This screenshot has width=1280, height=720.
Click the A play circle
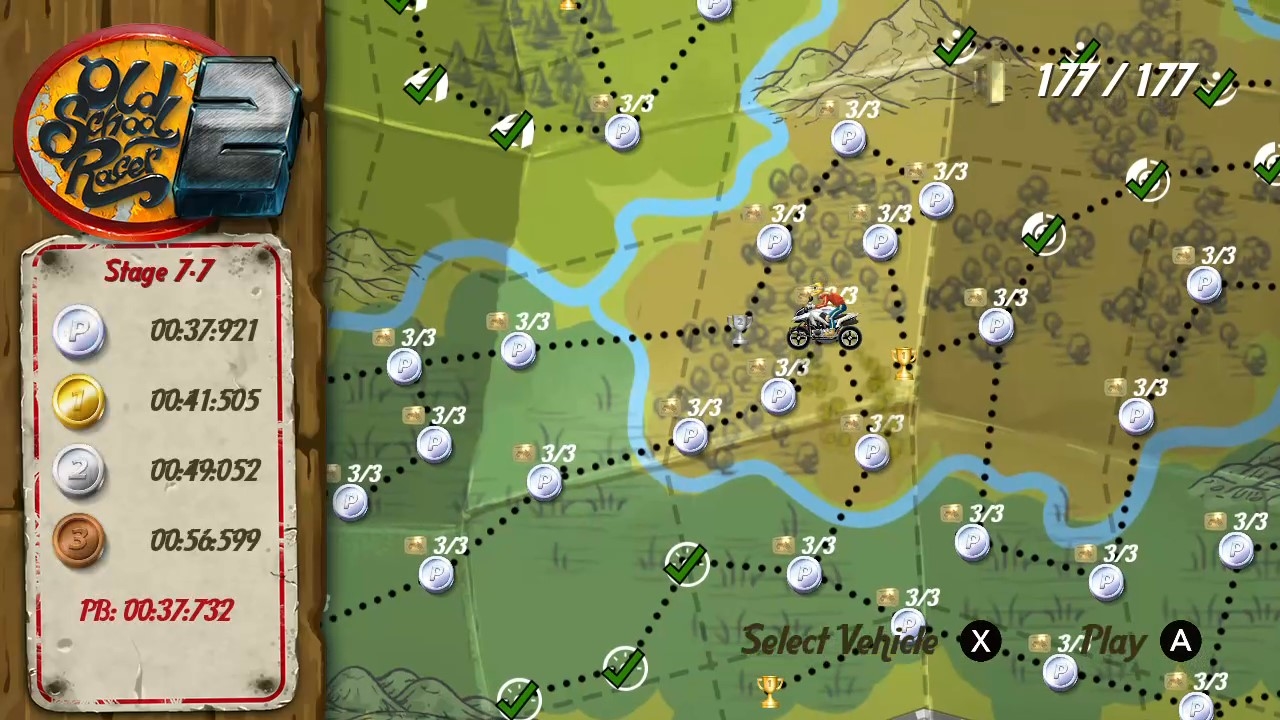click(1182, 642)
